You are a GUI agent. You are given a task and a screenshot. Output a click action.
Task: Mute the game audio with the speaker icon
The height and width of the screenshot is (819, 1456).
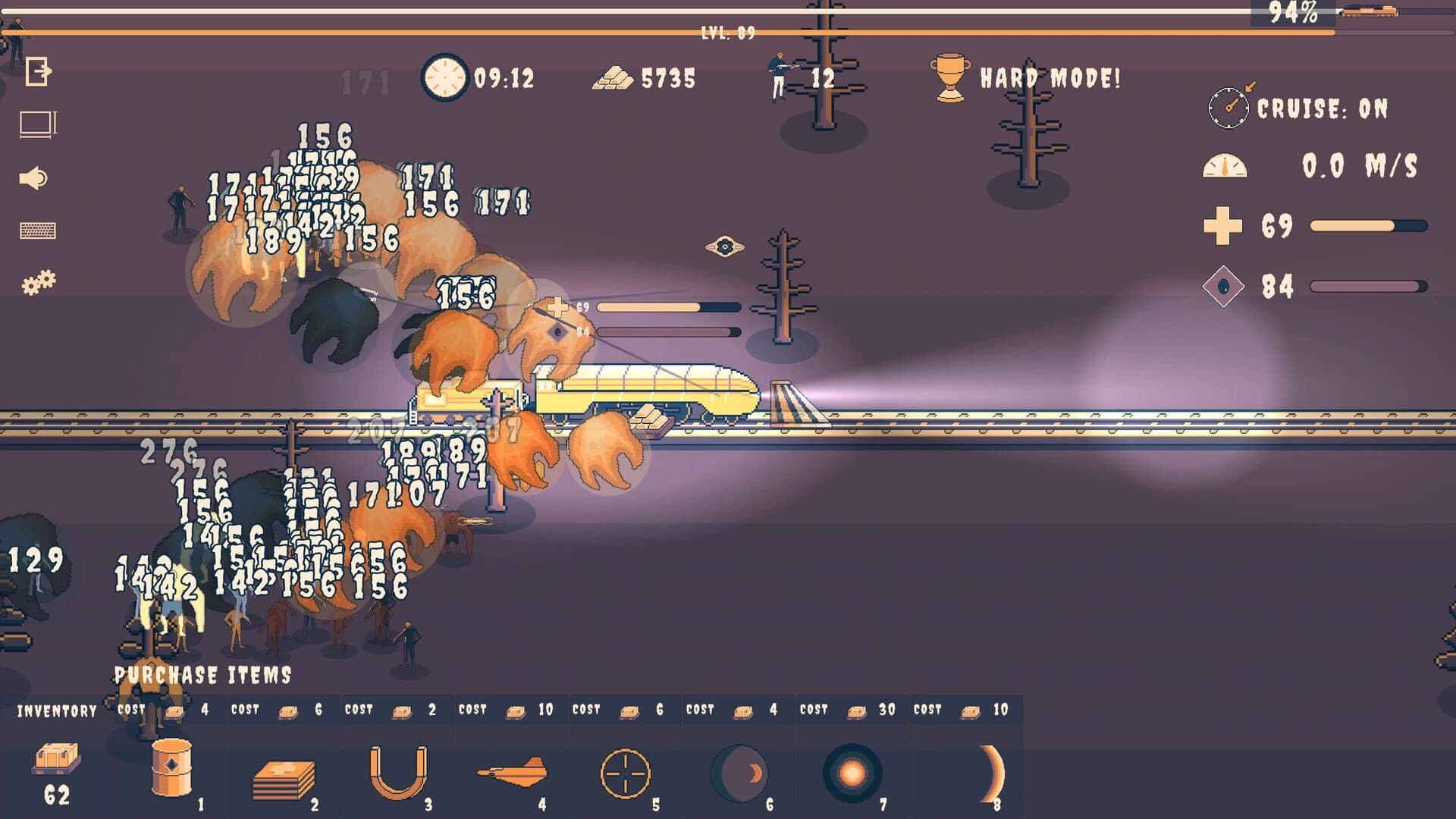click(x=35, y=176)
